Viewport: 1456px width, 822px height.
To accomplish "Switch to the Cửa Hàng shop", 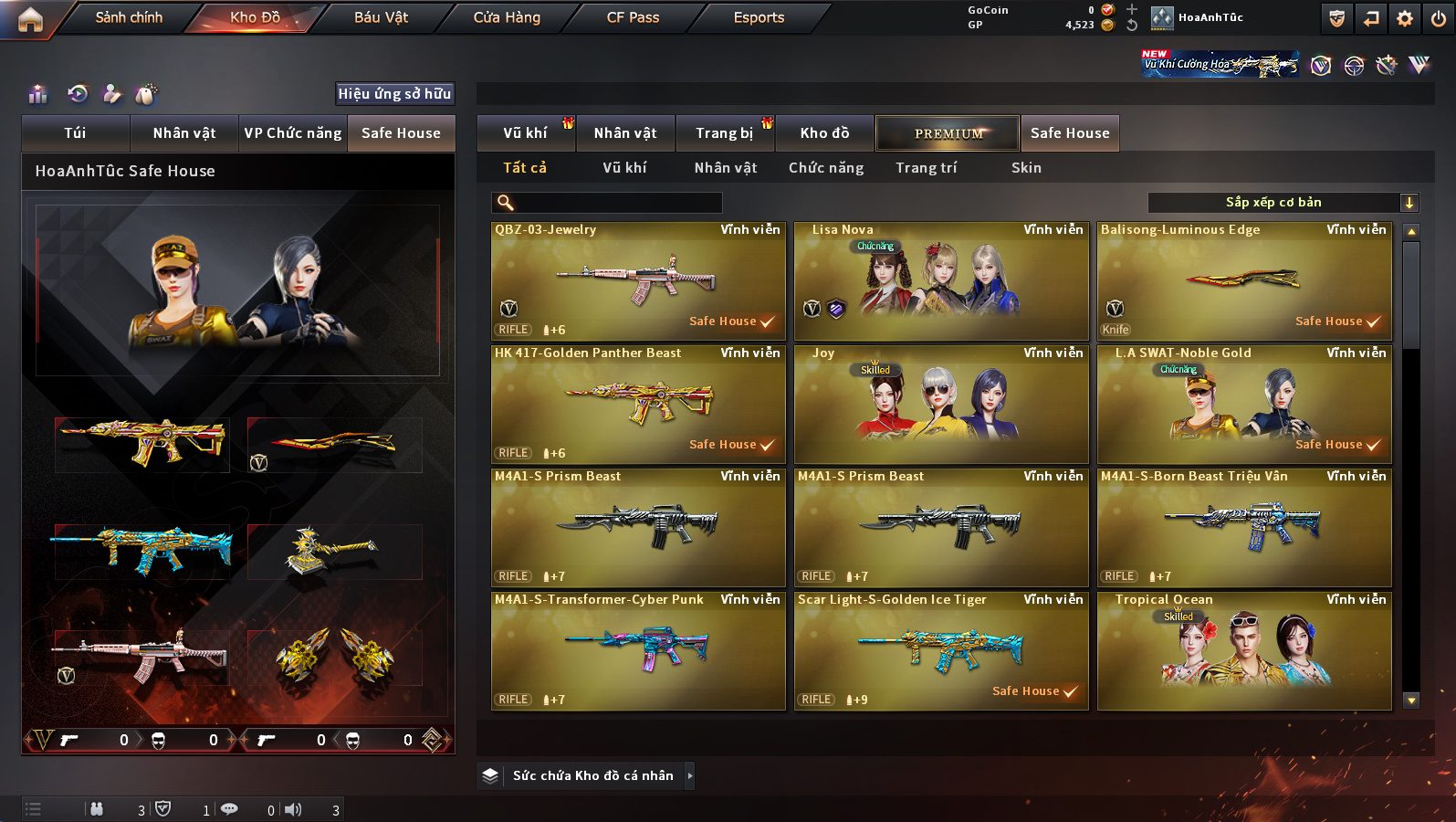I will click(x=507, y=17).
